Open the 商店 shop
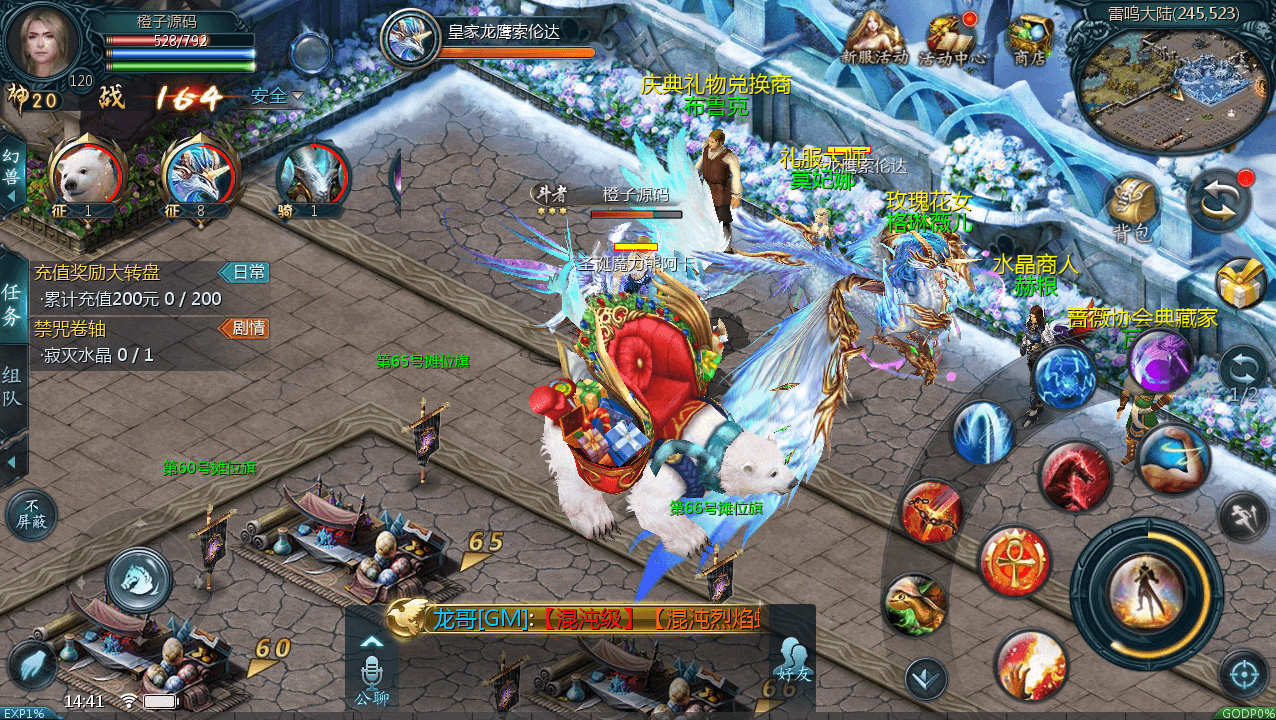This screenshot has width=1276, height=720. pyautogui.click(x=1028, y=38)
